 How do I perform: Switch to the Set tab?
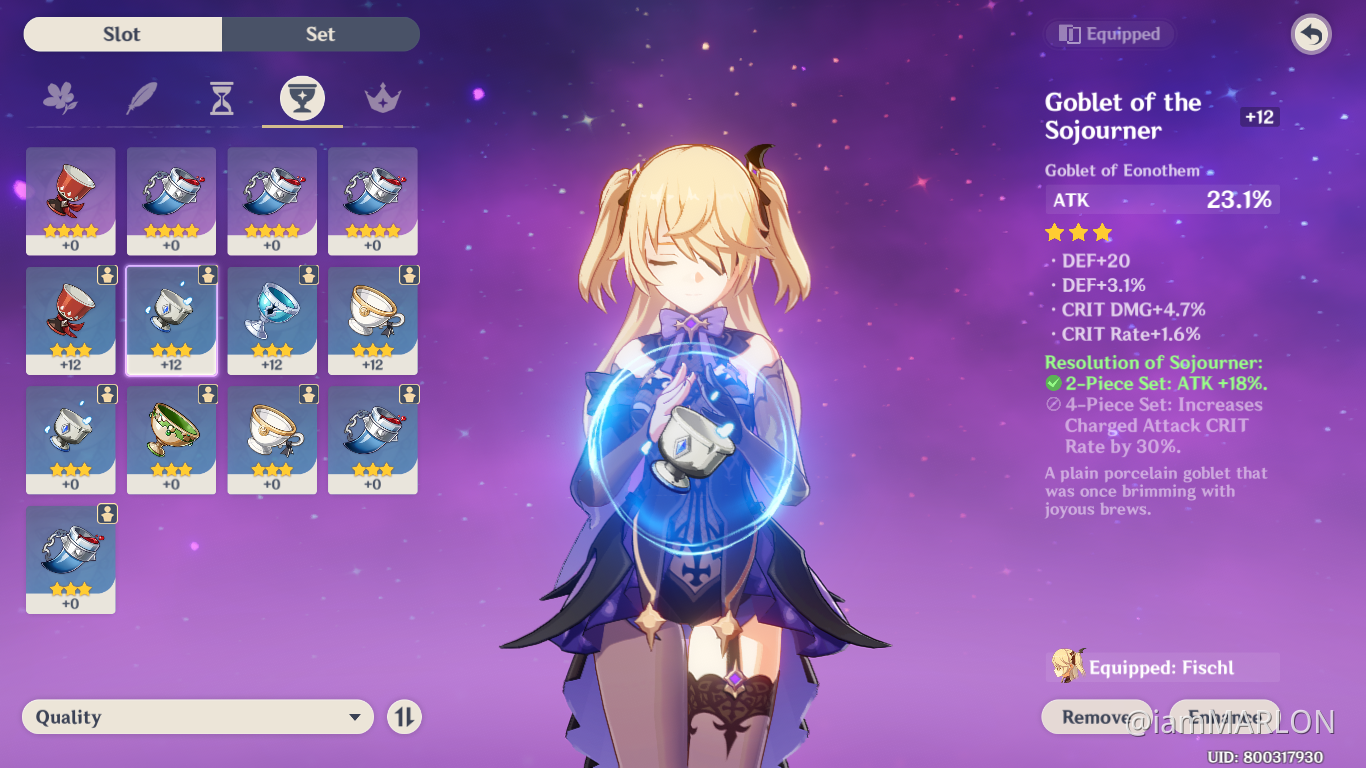(x=320, y=33)
